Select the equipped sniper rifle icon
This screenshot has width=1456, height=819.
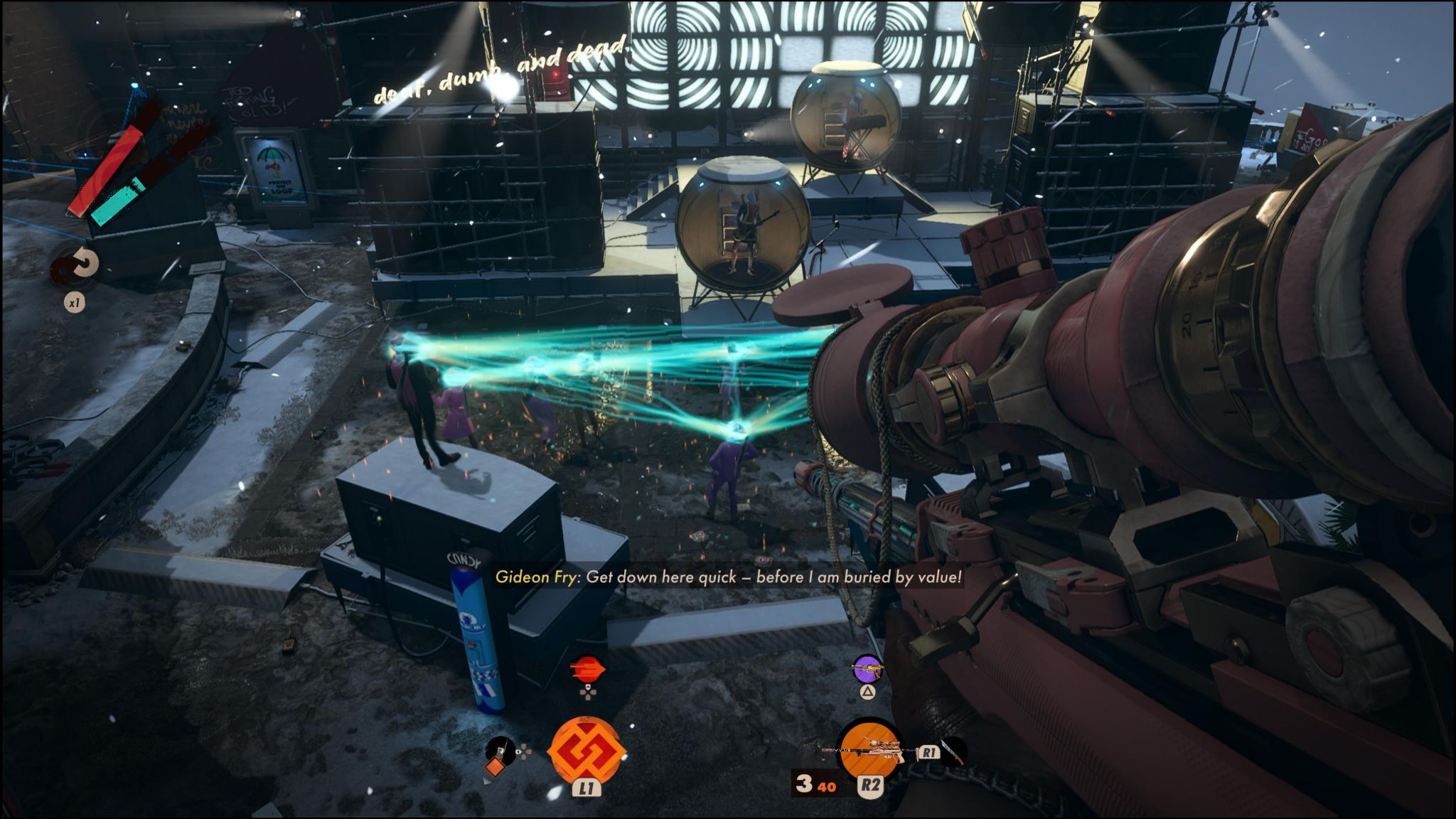(x=869, y=751)
